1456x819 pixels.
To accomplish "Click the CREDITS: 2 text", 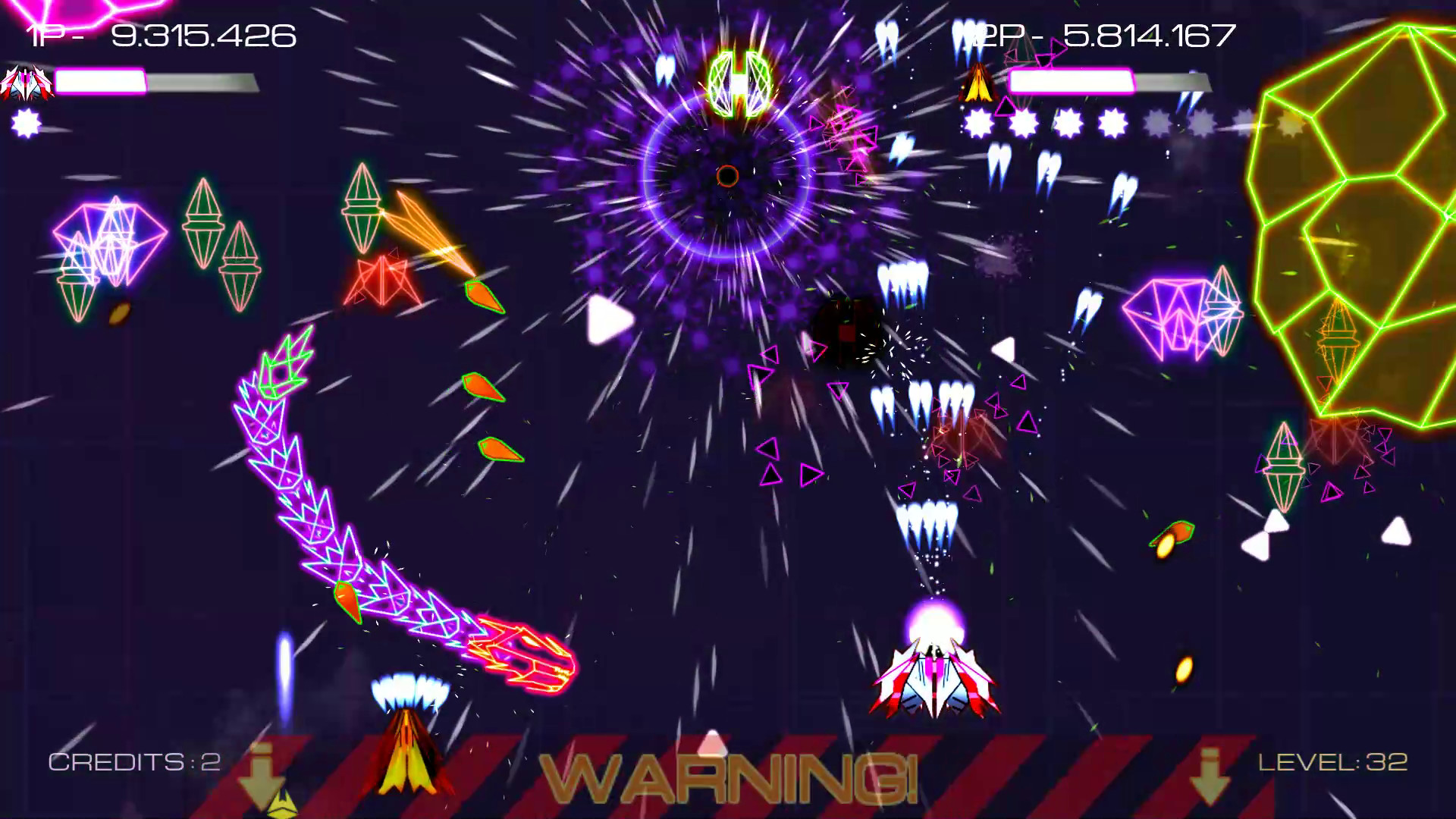I will [x=134, y=761].
